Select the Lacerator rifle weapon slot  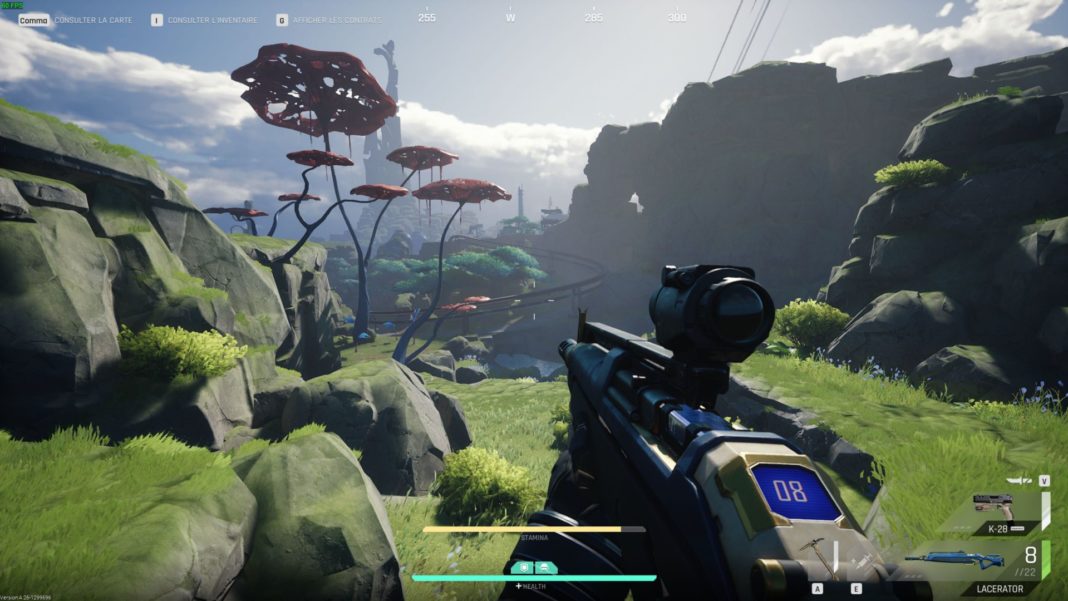tap(955, 560)
